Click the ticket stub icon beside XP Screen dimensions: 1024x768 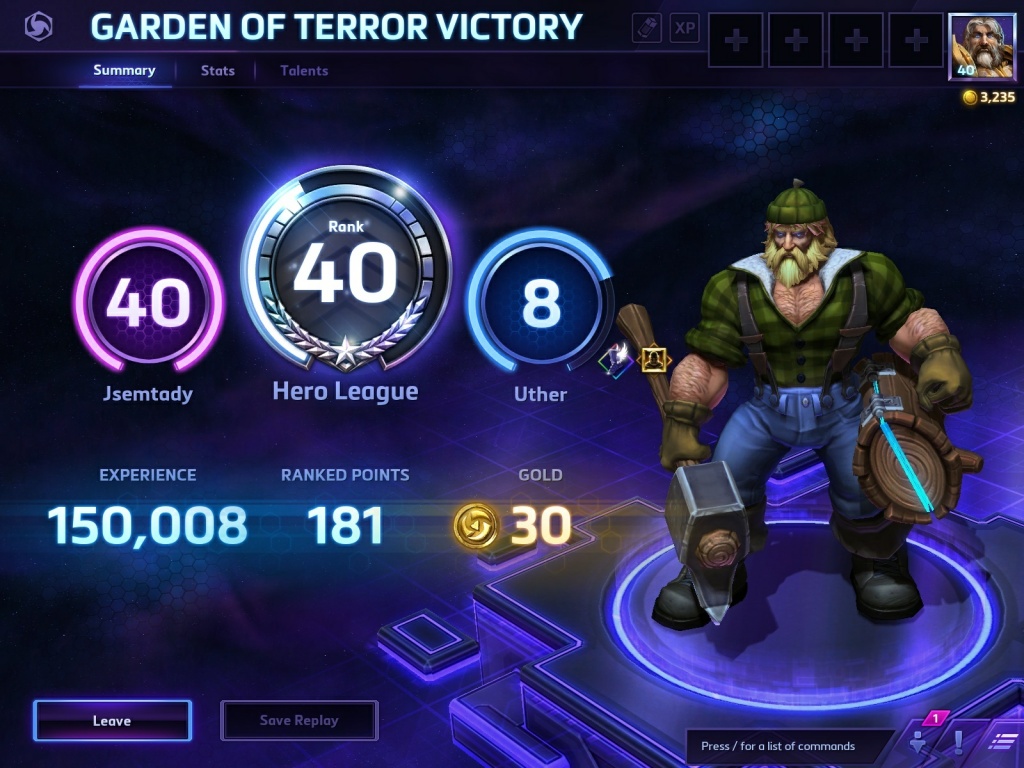pos(647,28)
